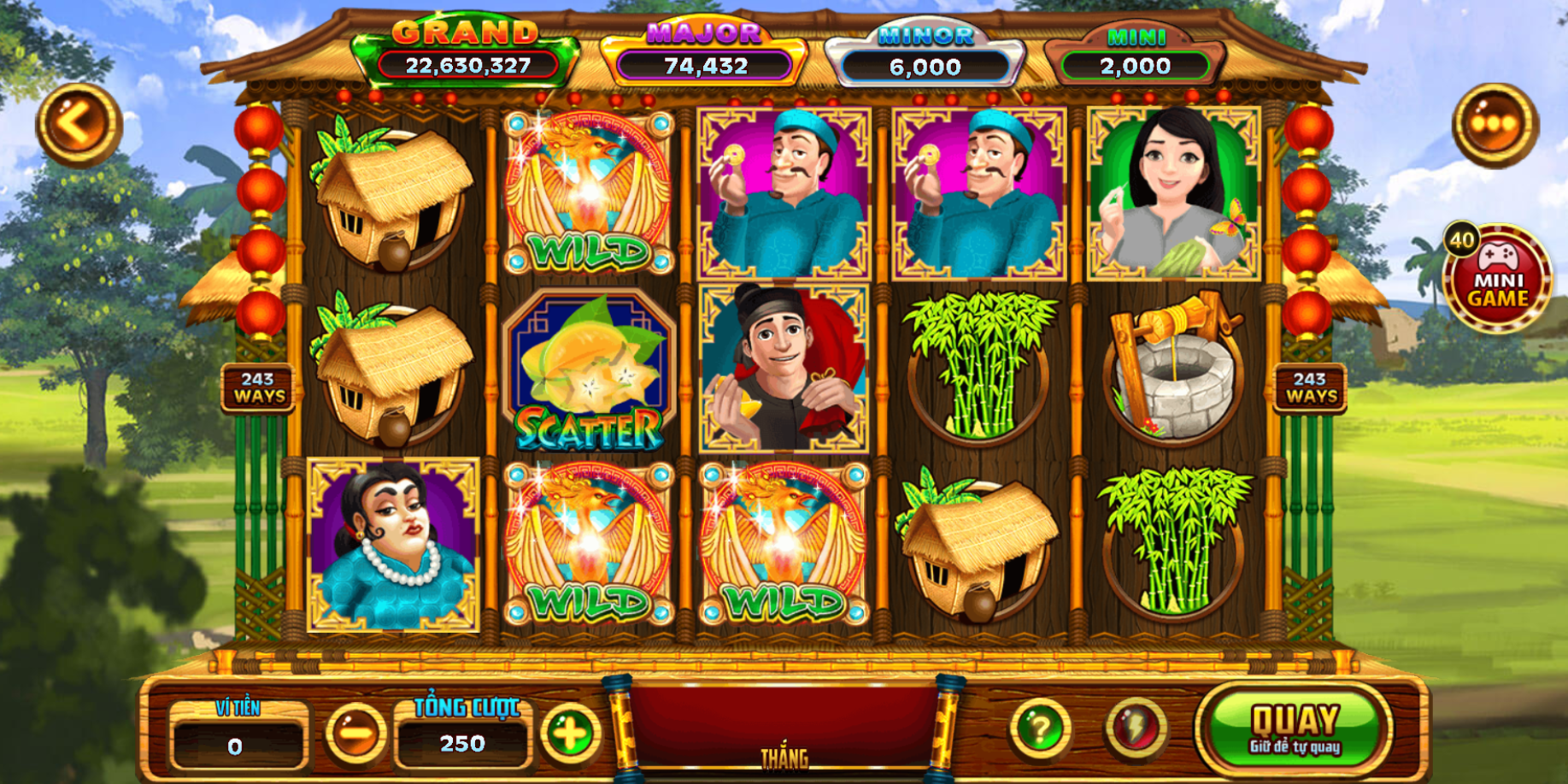Select the straw hut symbol on reel one

tap(389, 197)
